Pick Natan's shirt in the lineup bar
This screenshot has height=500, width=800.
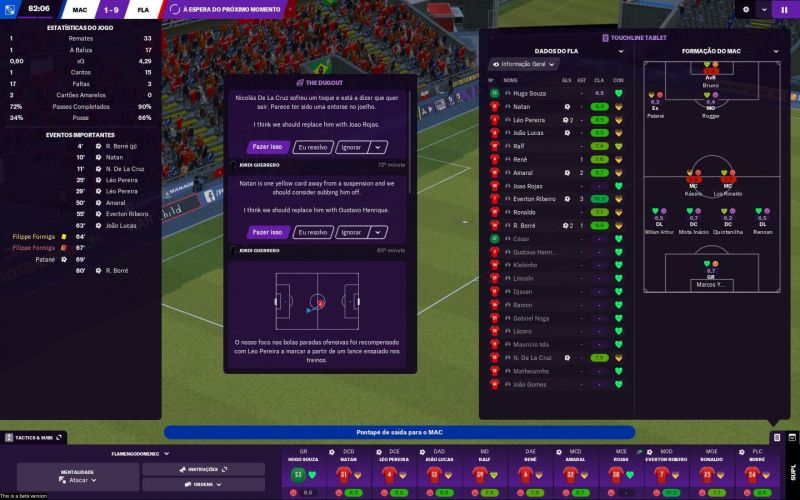pos(342,474)
